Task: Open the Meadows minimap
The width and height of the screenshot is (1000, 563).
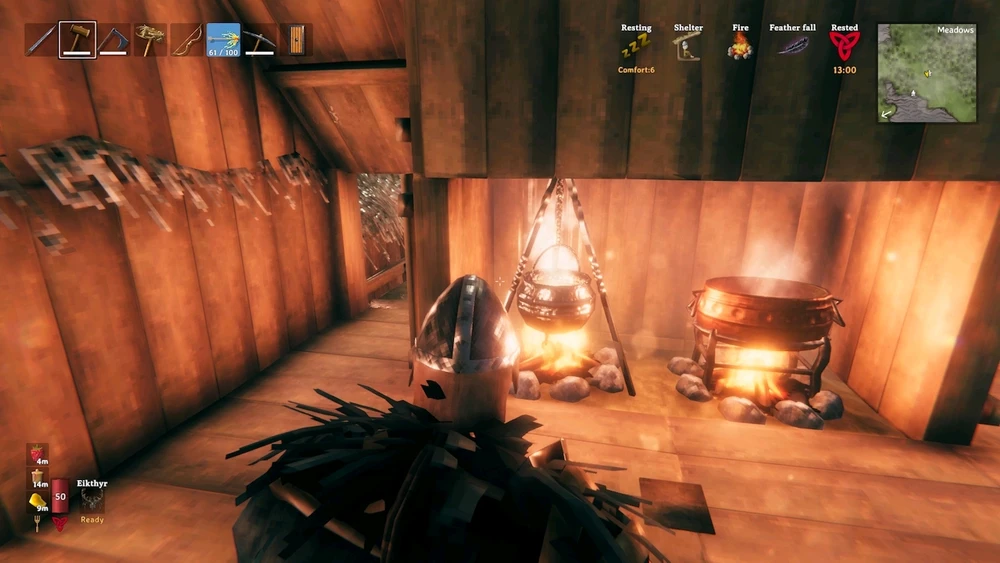Action: pos(926,73)
